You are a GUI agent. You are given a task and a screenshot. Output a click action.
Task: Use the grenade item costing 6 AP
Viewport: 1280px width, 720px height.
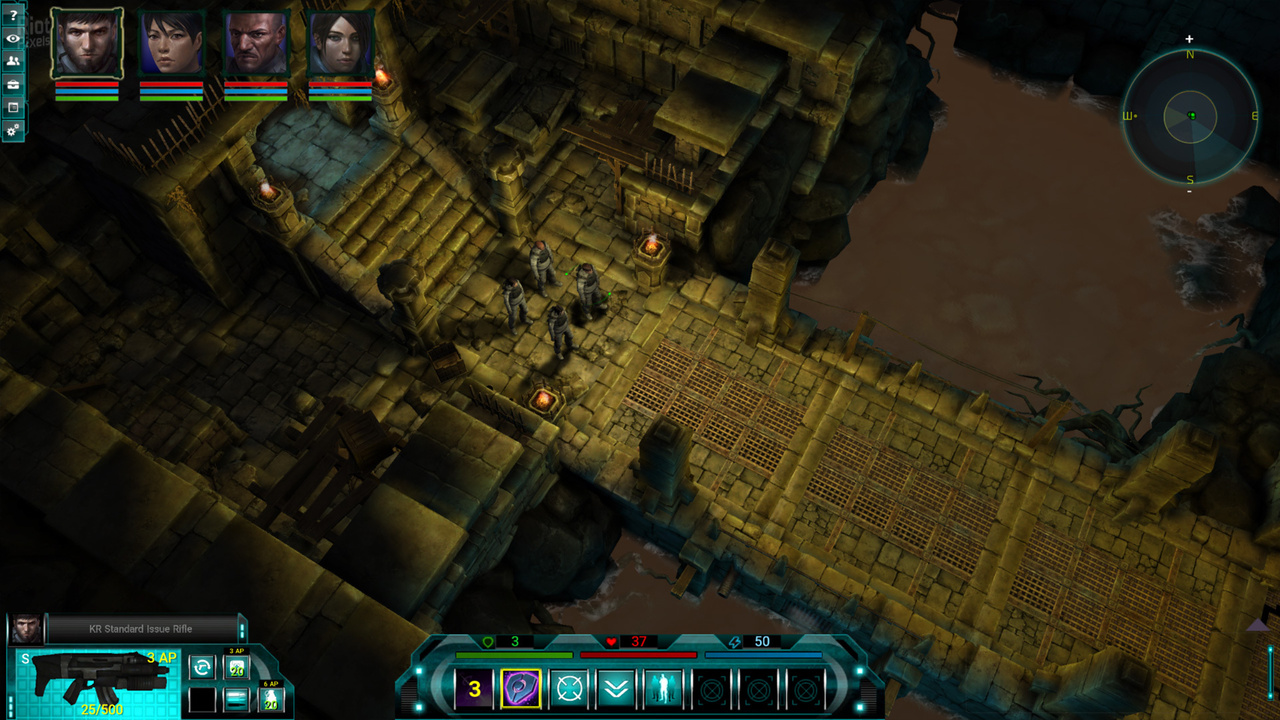click(270, 699)
